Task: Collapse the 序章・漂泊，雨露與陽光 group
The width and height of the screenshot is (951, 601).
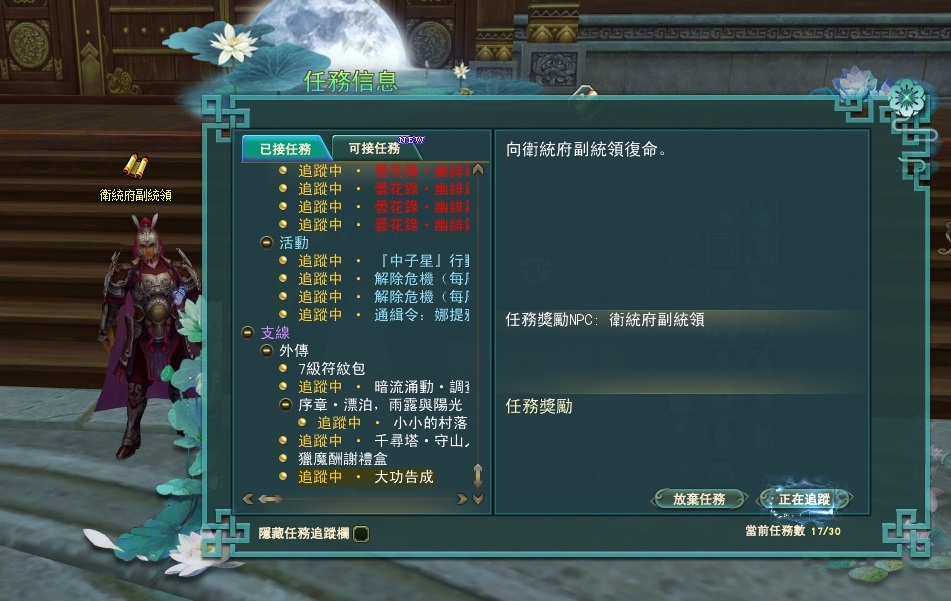Action: [285, 405]
